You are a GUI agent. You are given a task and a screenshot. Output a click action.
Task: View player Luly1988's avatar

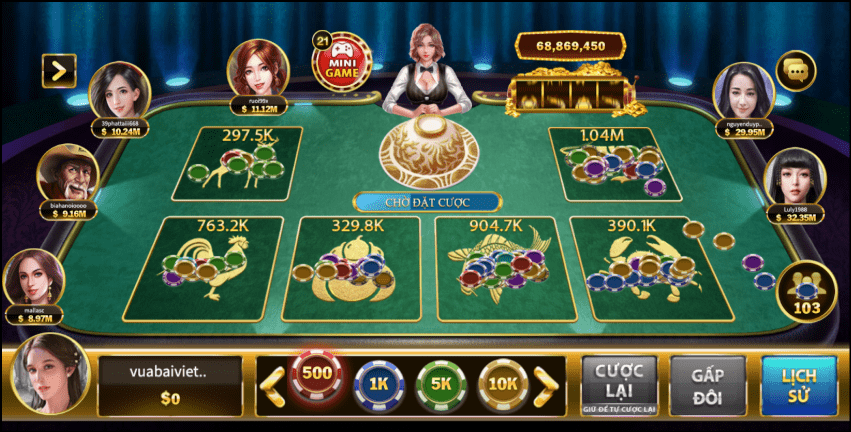pyautogui.click(x=794, y=179)
